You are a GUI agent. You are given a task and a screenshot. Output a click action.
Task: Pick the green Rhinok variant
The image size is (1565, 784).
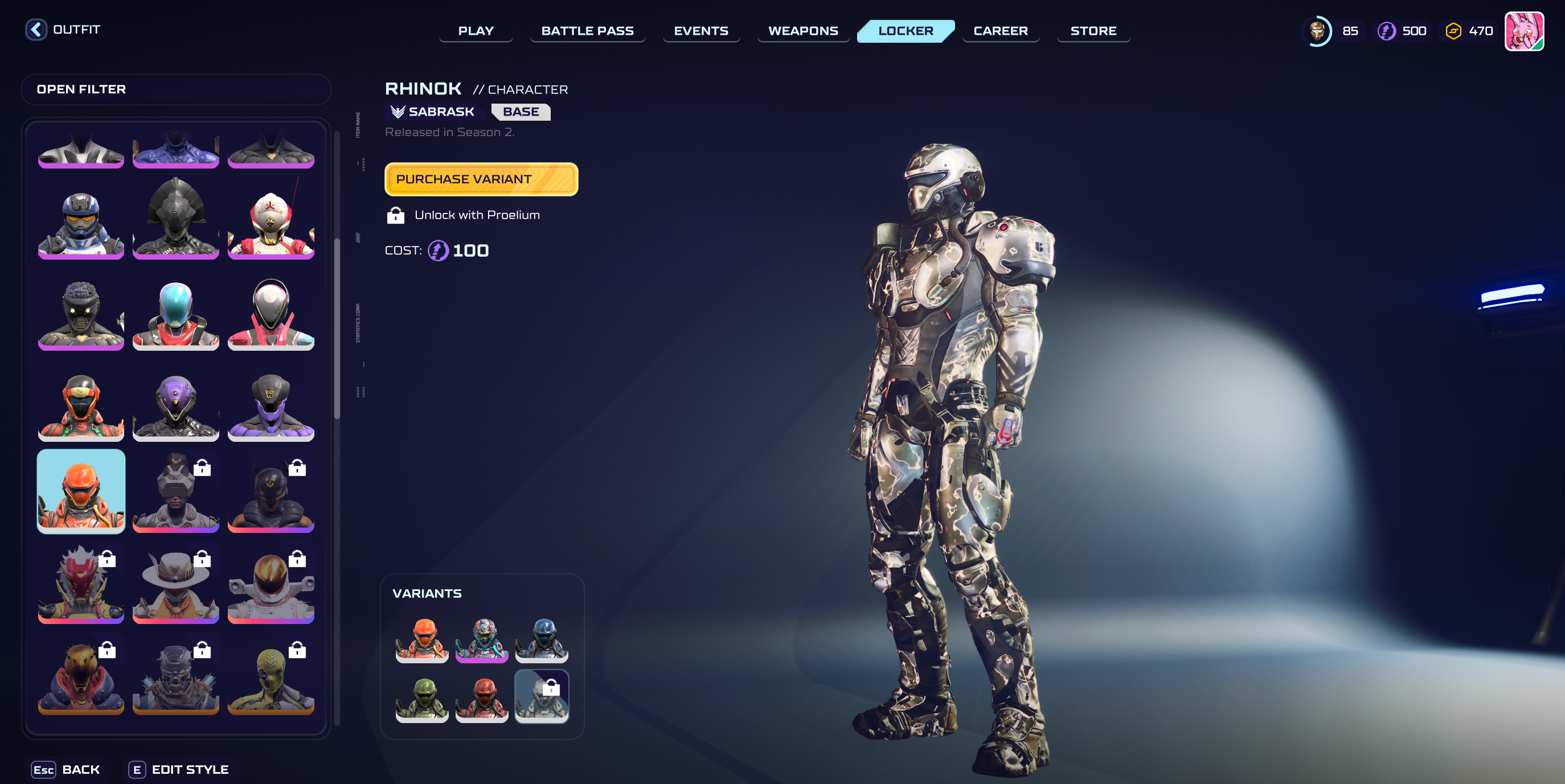tap(421, 698)
